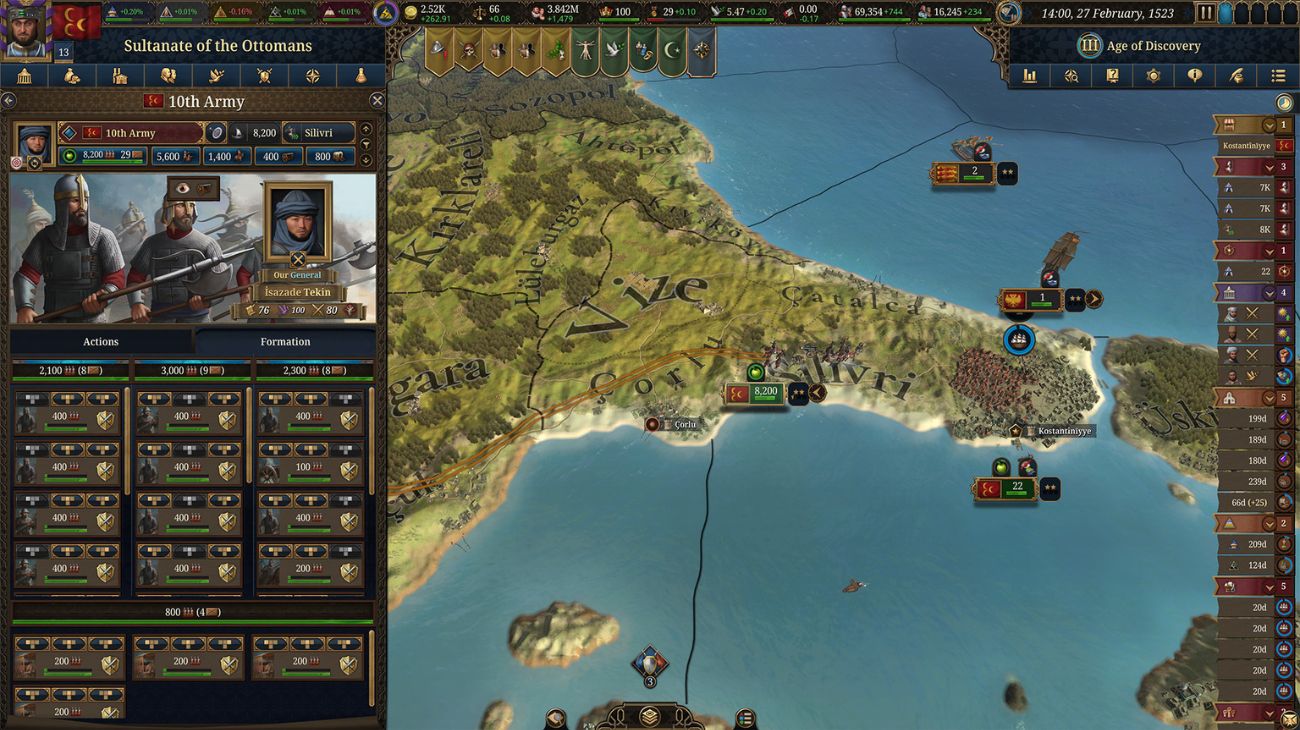The image size is (1300, 730).
Task: Open the military panel crossed-swords icon
Action: tap(264, 76)
